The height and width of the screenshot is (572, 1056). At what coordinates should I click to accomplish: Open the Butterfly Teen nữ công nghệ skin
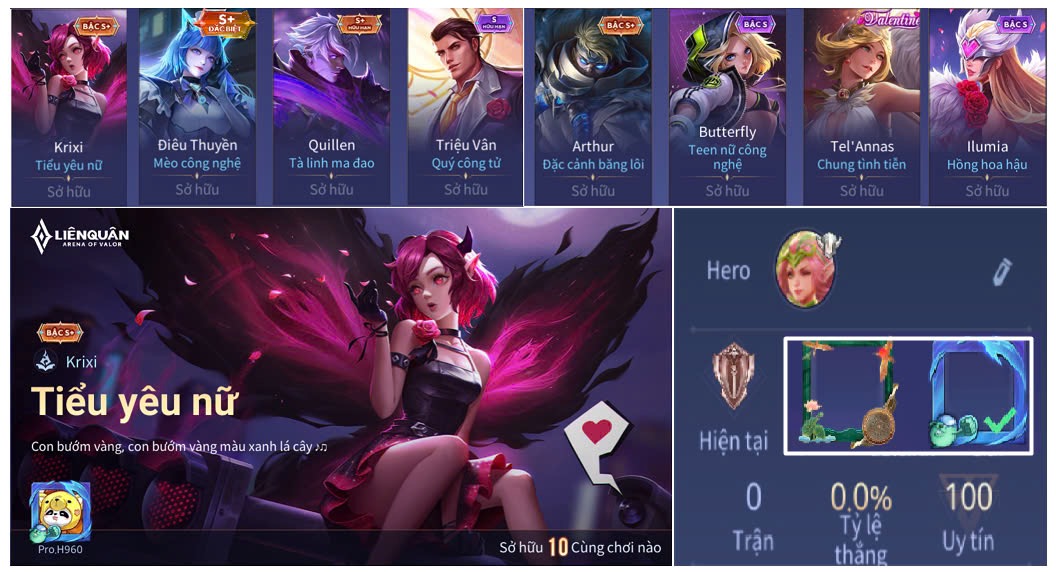[727, 105]
